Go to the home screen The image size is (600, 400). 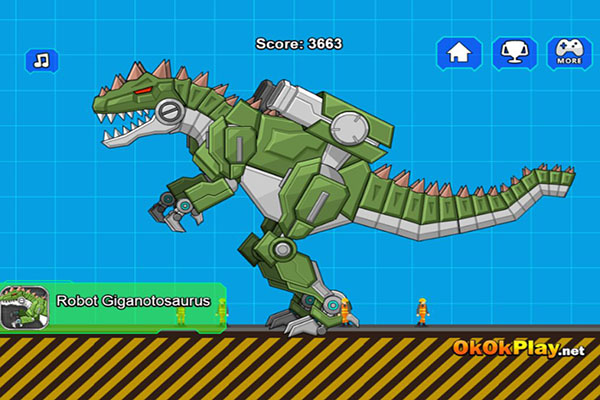[x=459, y=53]
